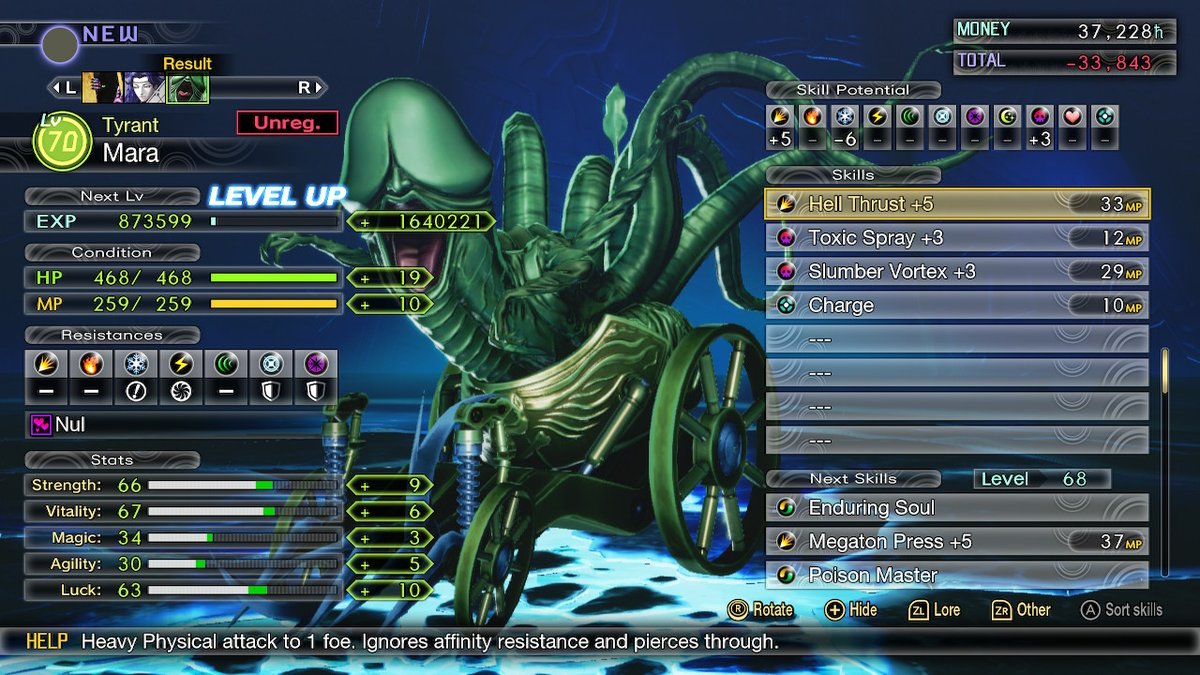This screenshot has width=1200, height=675.
Task: Show the yellow-faced demon portrait
Action: (x=98, y=88)
